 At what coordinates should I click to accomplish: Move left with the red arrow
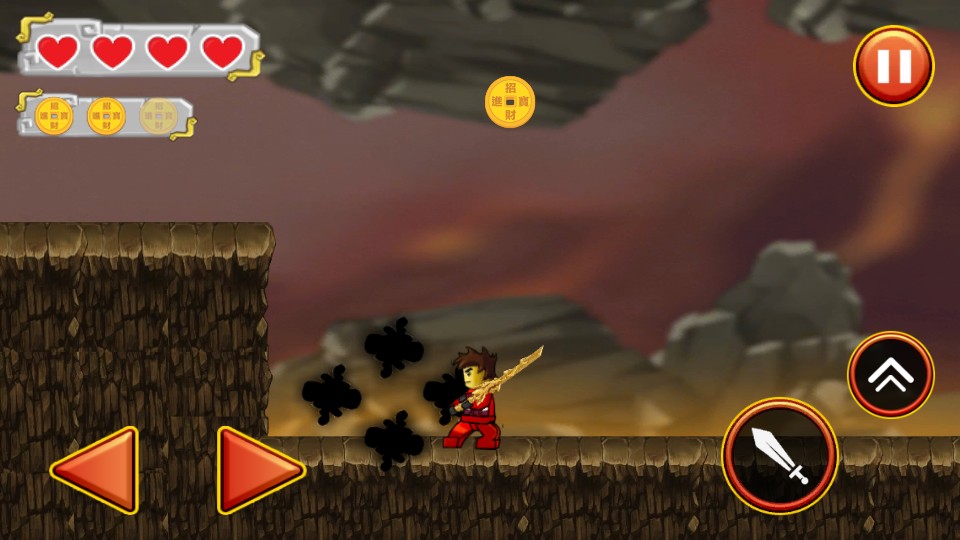pos(98,469)
